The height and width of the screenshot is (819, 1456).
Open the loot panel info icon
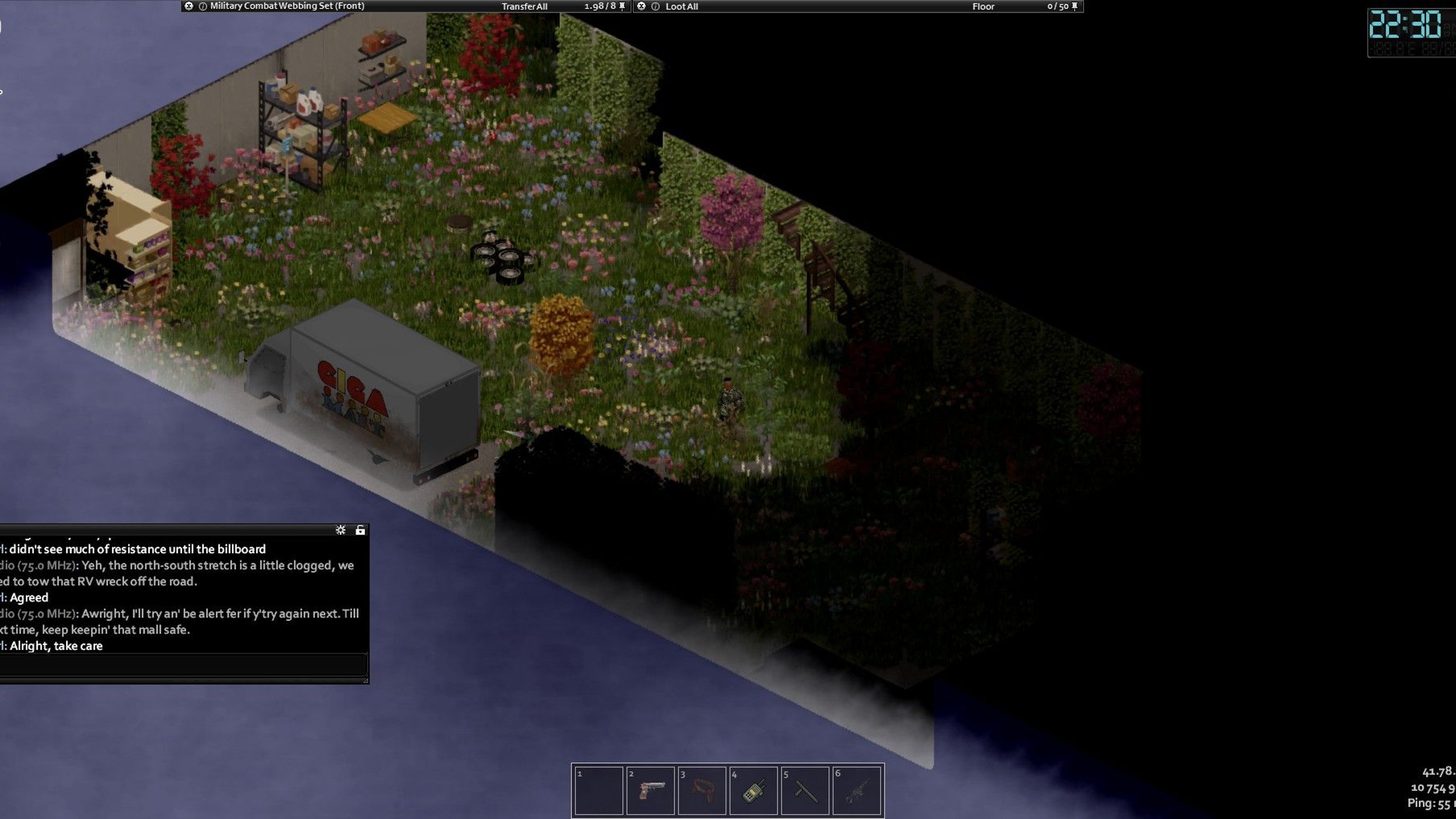point(655,6)
